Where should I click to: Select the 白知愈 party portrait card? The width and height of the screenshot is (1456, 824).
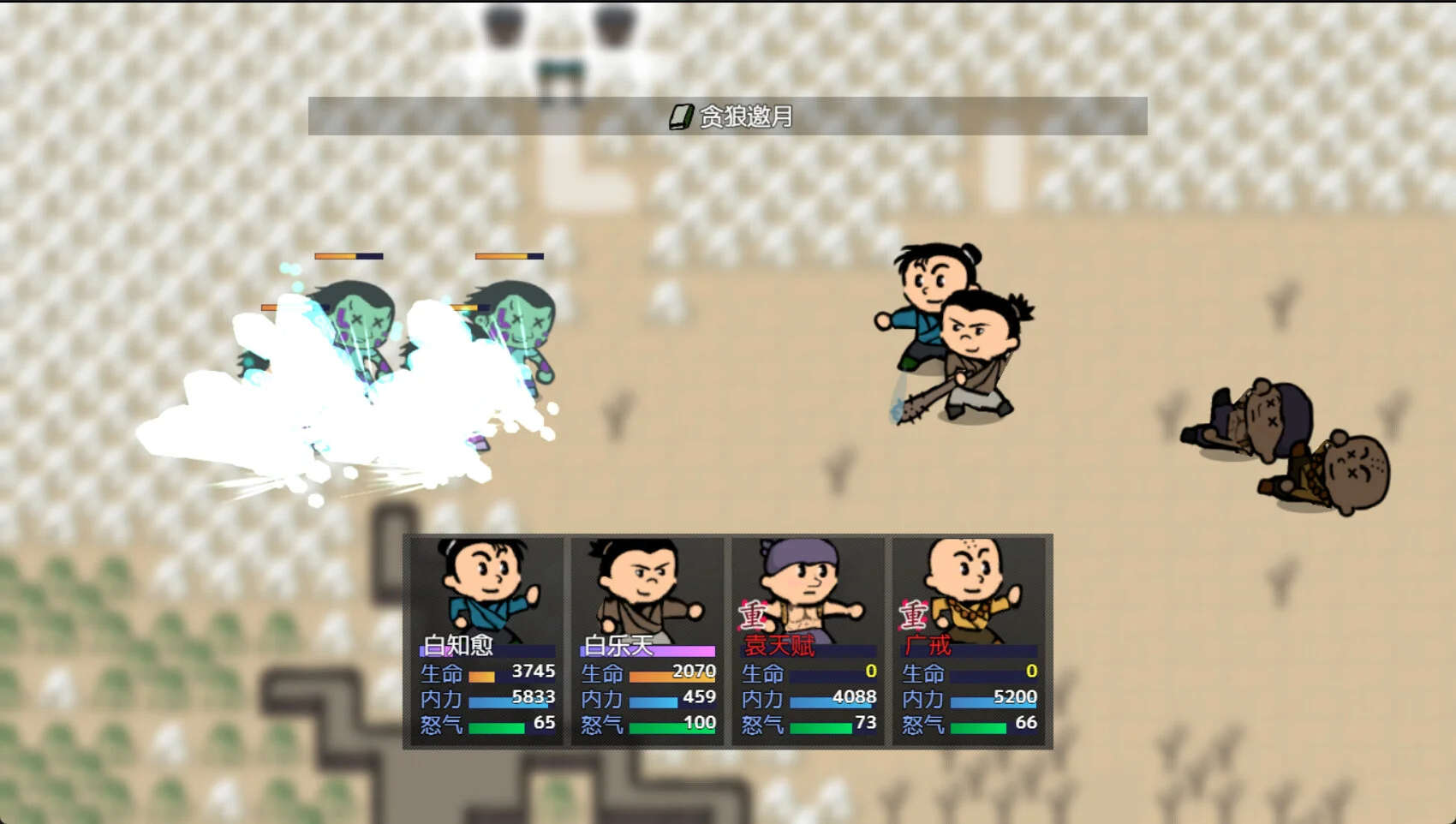coord(486,640)
